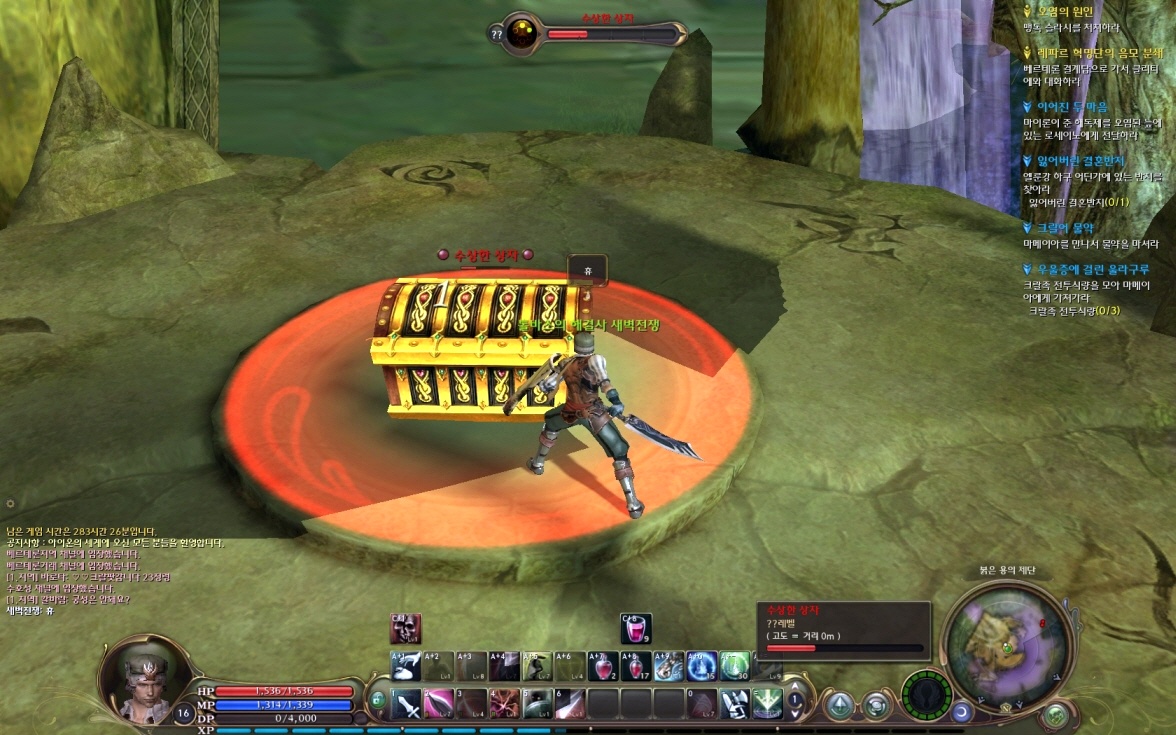
Task: Drink the red potion with 17 remaining
Action: (636, 666)
